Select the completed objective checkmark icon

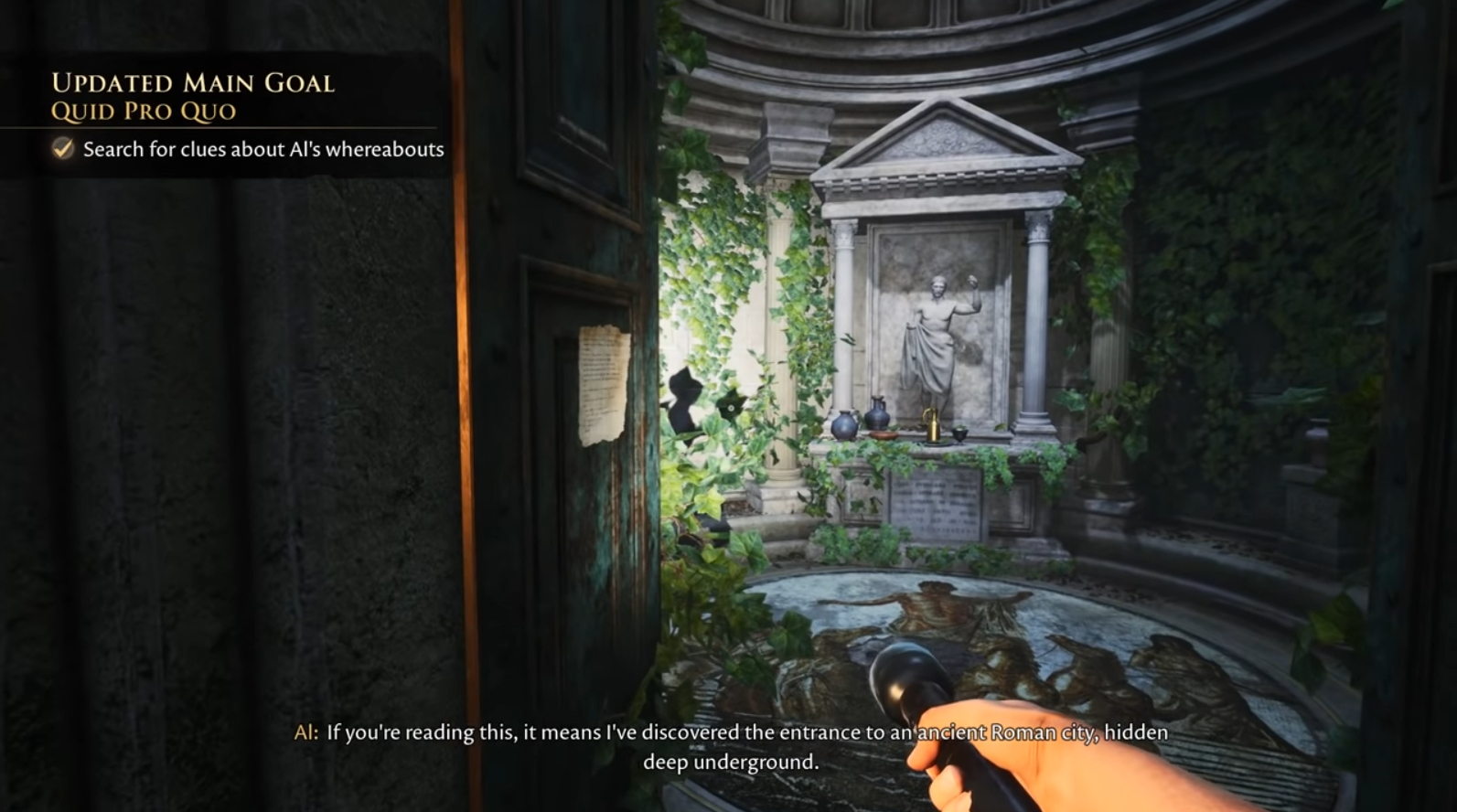tap(62, 149)
